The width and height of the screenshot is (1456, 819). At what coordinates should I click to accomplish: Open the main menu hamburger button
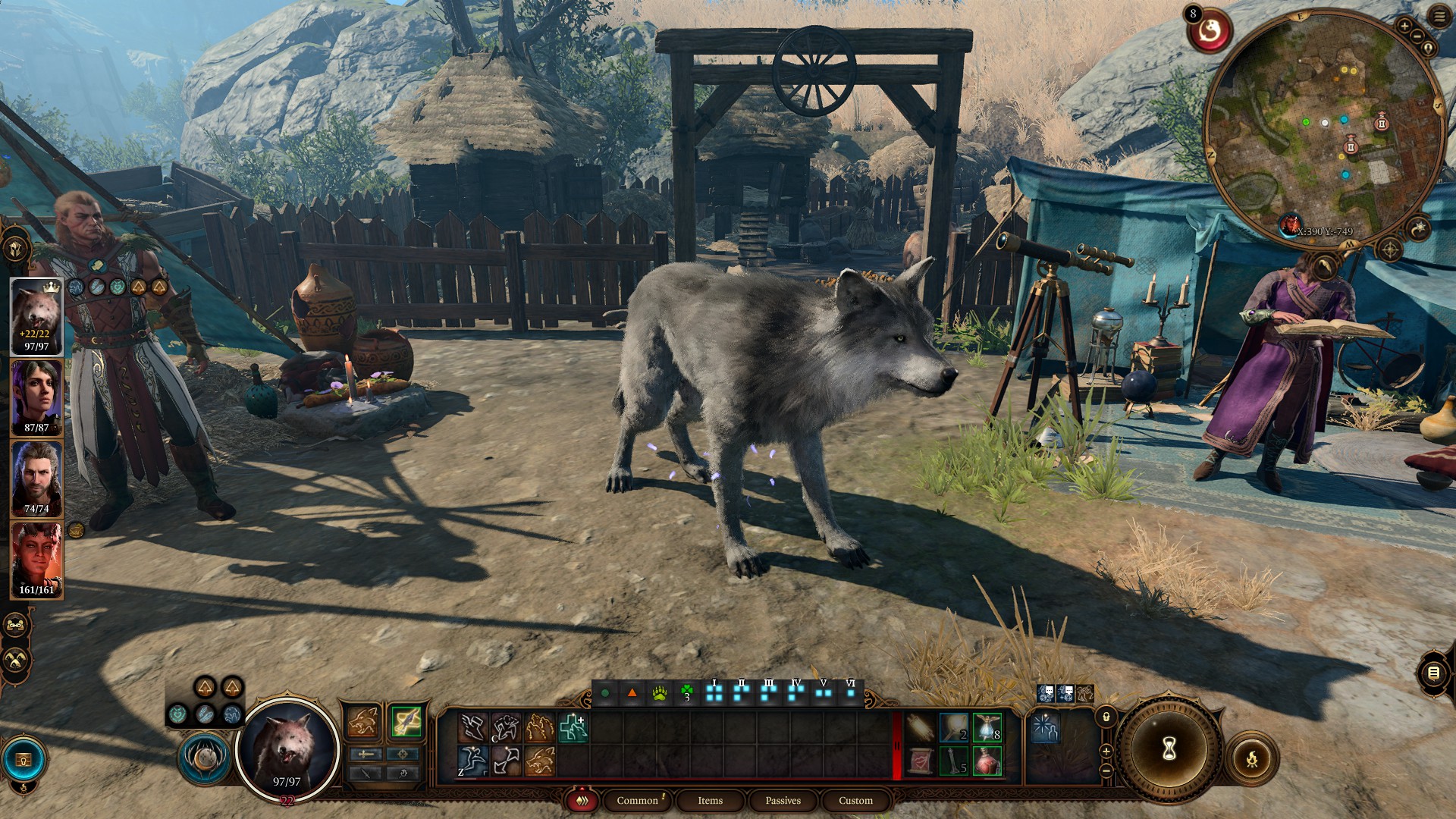tap(1439, 17)
